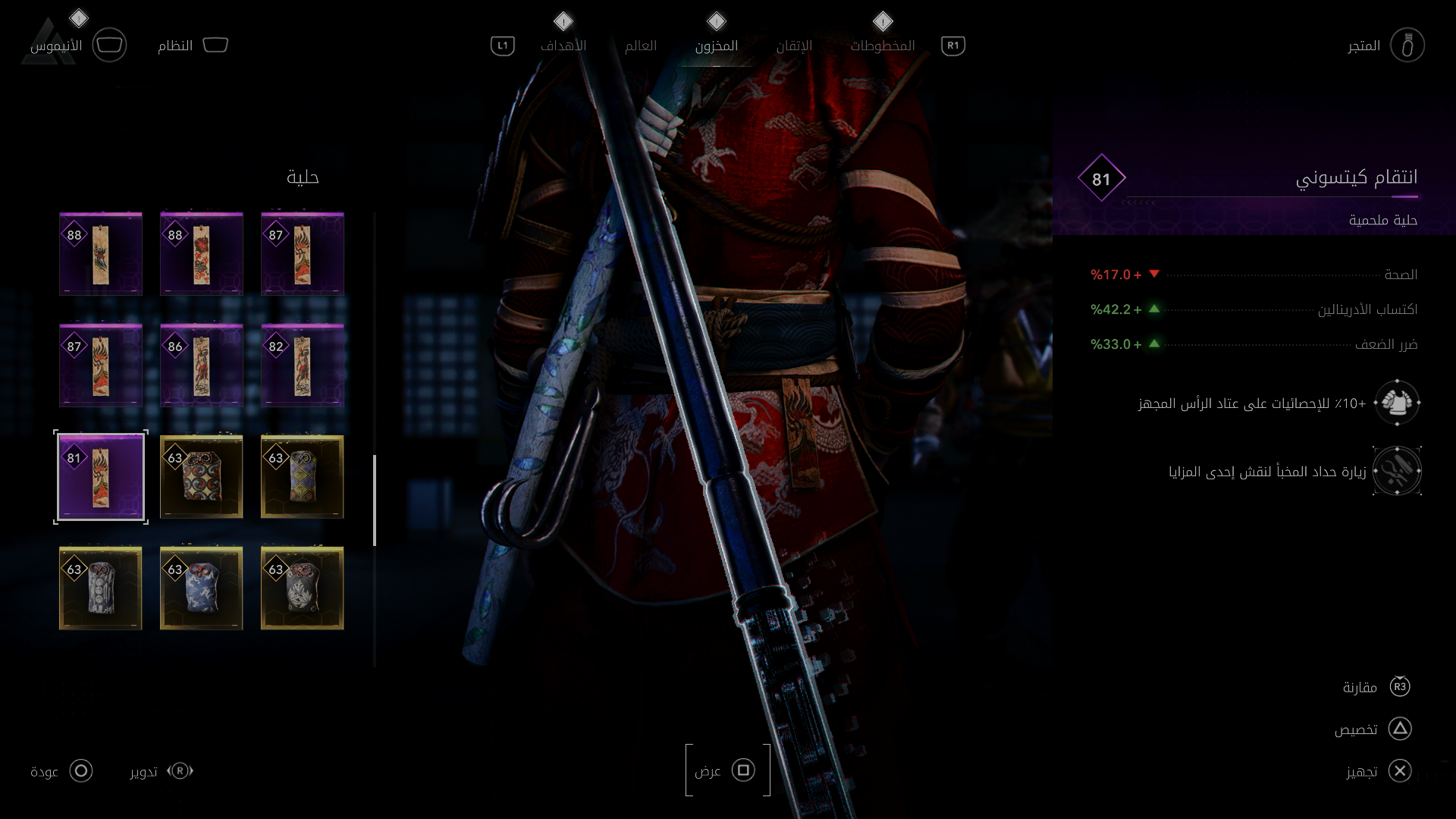Open the المخطوطات tab

point(882,46)
